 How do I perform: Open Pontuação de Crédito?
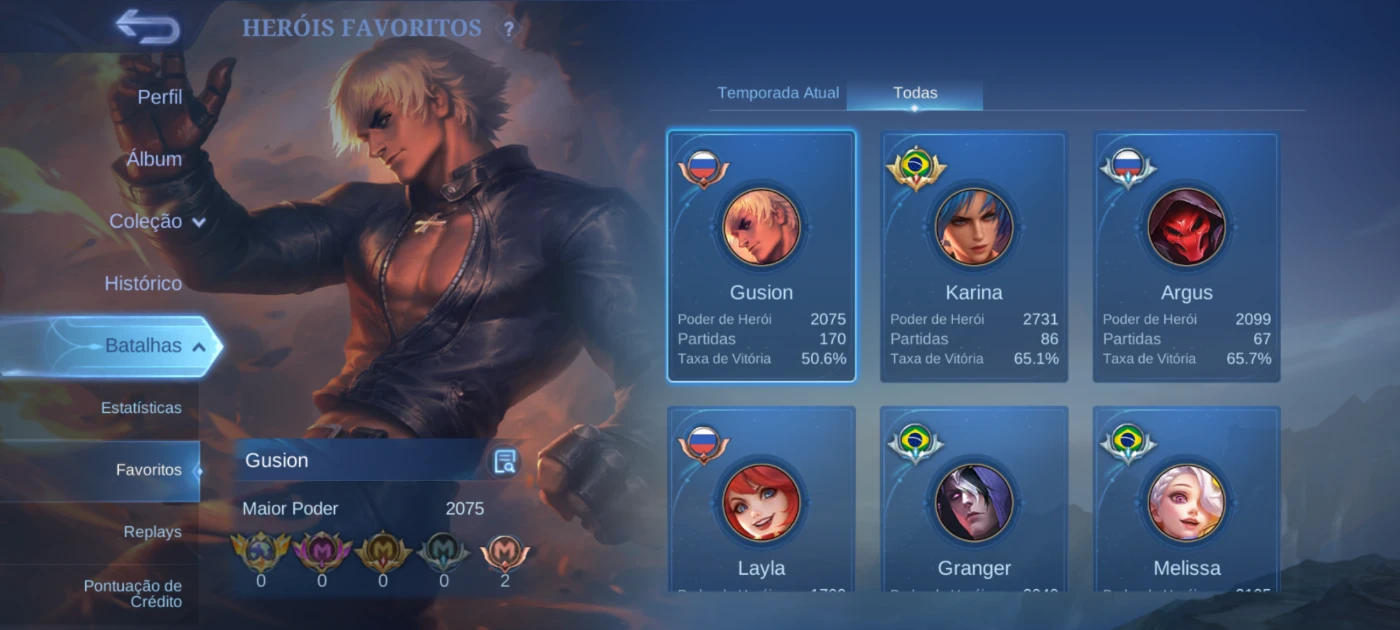[x=146, y=594]
